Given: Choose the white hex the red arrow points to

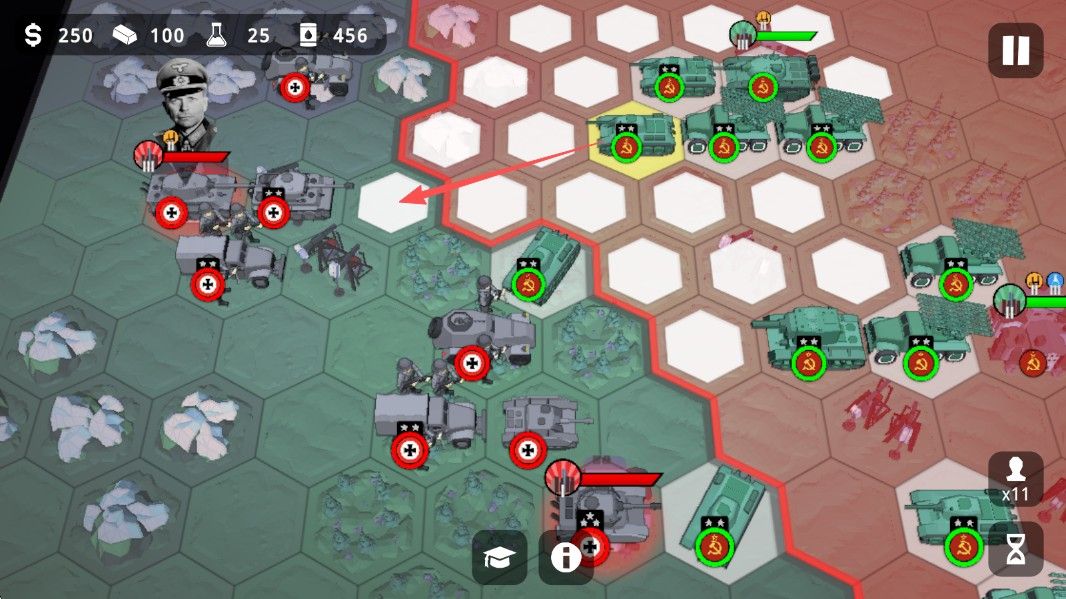Looking at the screenshot, I should 394,200.
